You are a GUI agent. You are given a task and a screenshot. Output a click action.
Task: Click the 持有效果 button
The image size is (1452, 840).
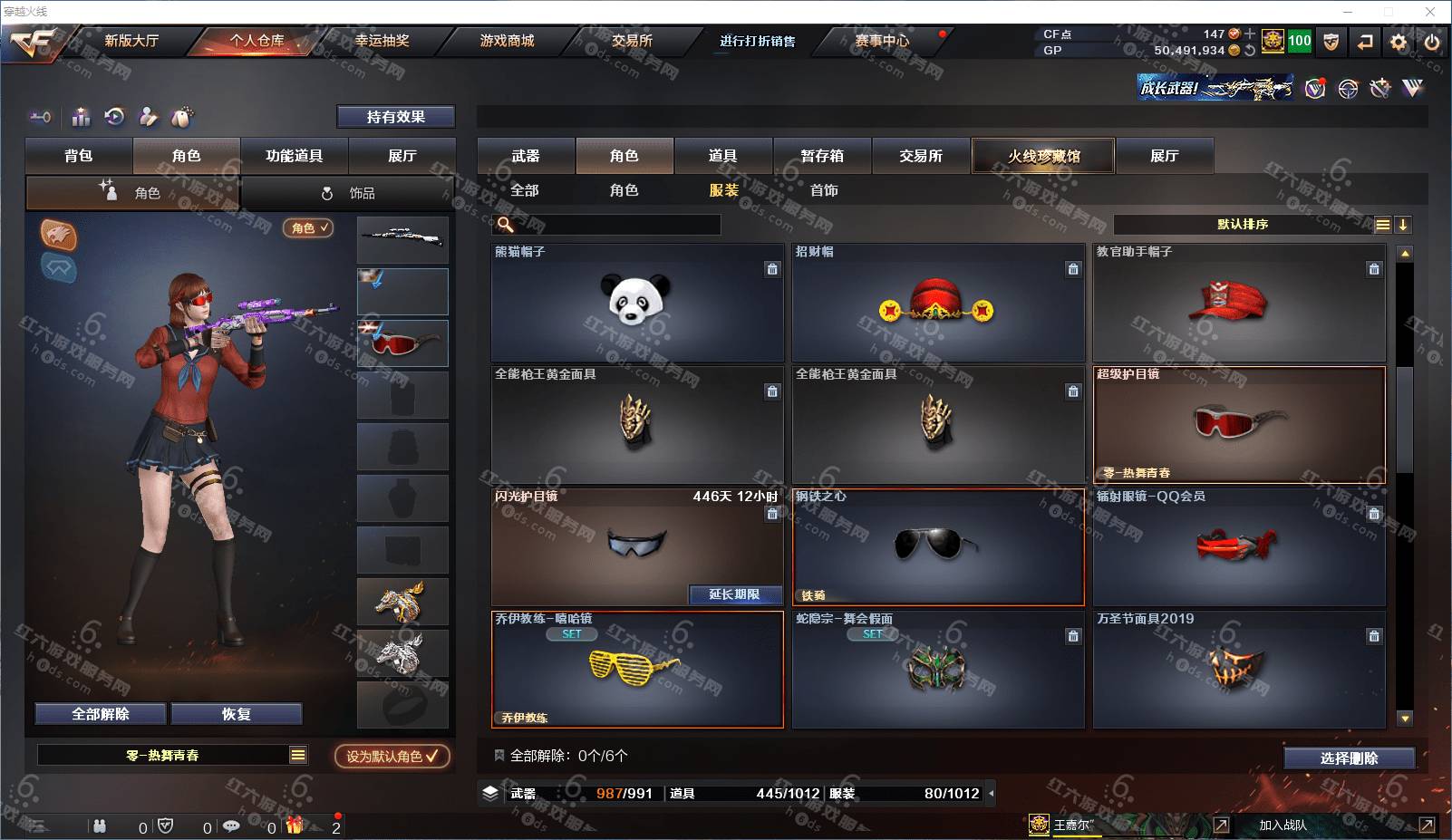point(396,117)
